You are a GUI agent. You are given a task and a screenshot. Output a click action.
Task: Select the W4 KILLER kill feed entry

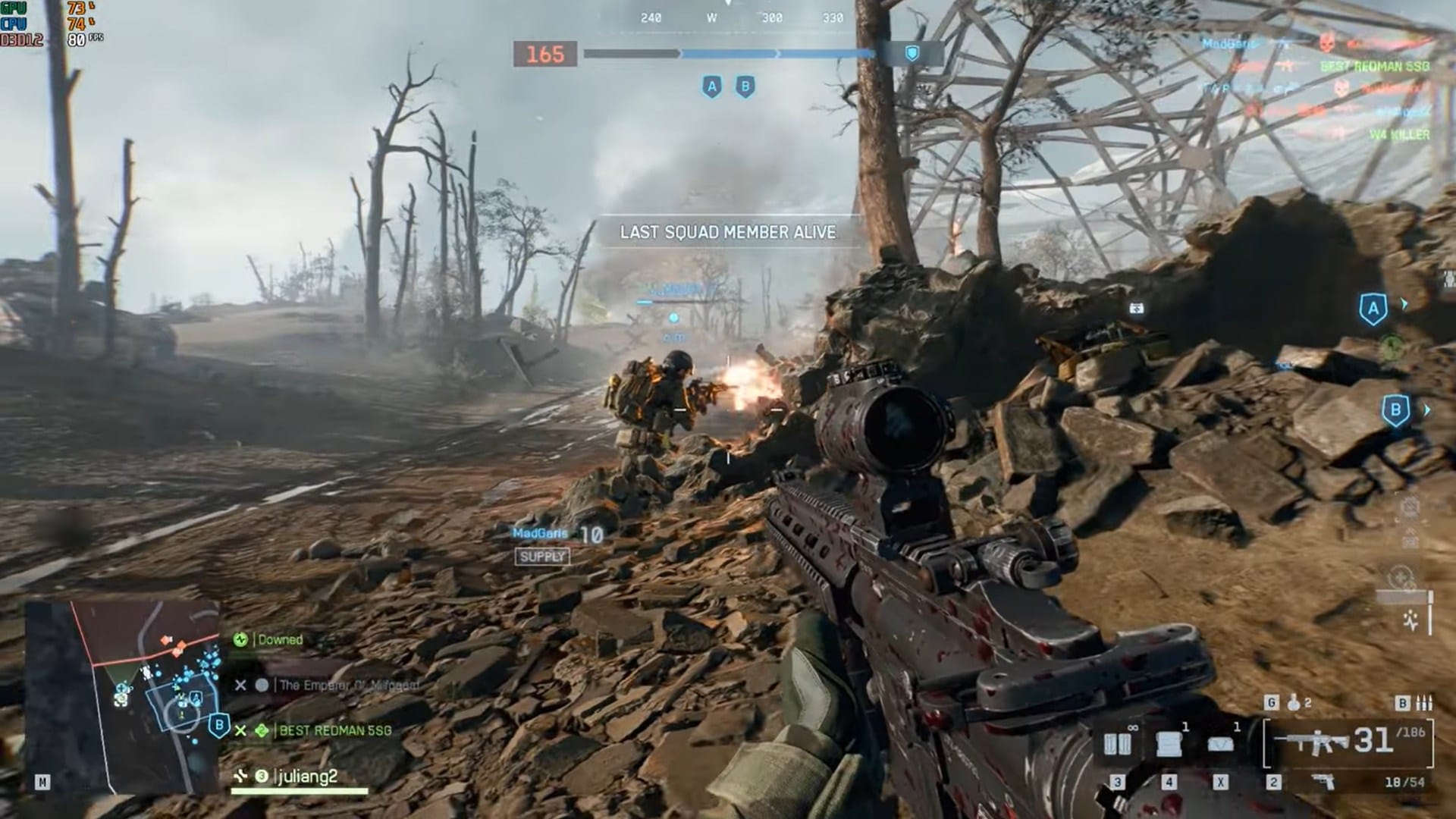click(x=1399, y=135)
